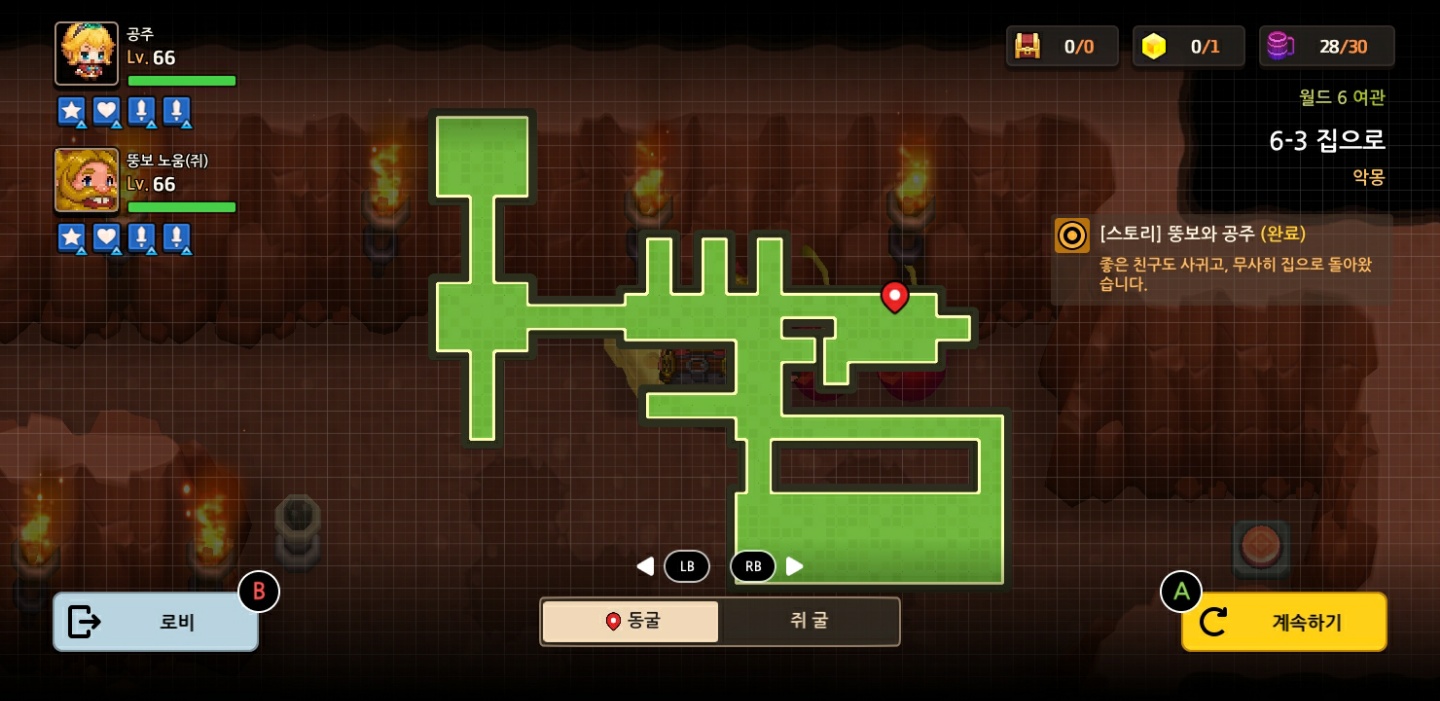Image resolution: width=1440 pixels, height=701 pixels.
Task: Check the treasure chest counter icon
Action: tap(1027, 46)
